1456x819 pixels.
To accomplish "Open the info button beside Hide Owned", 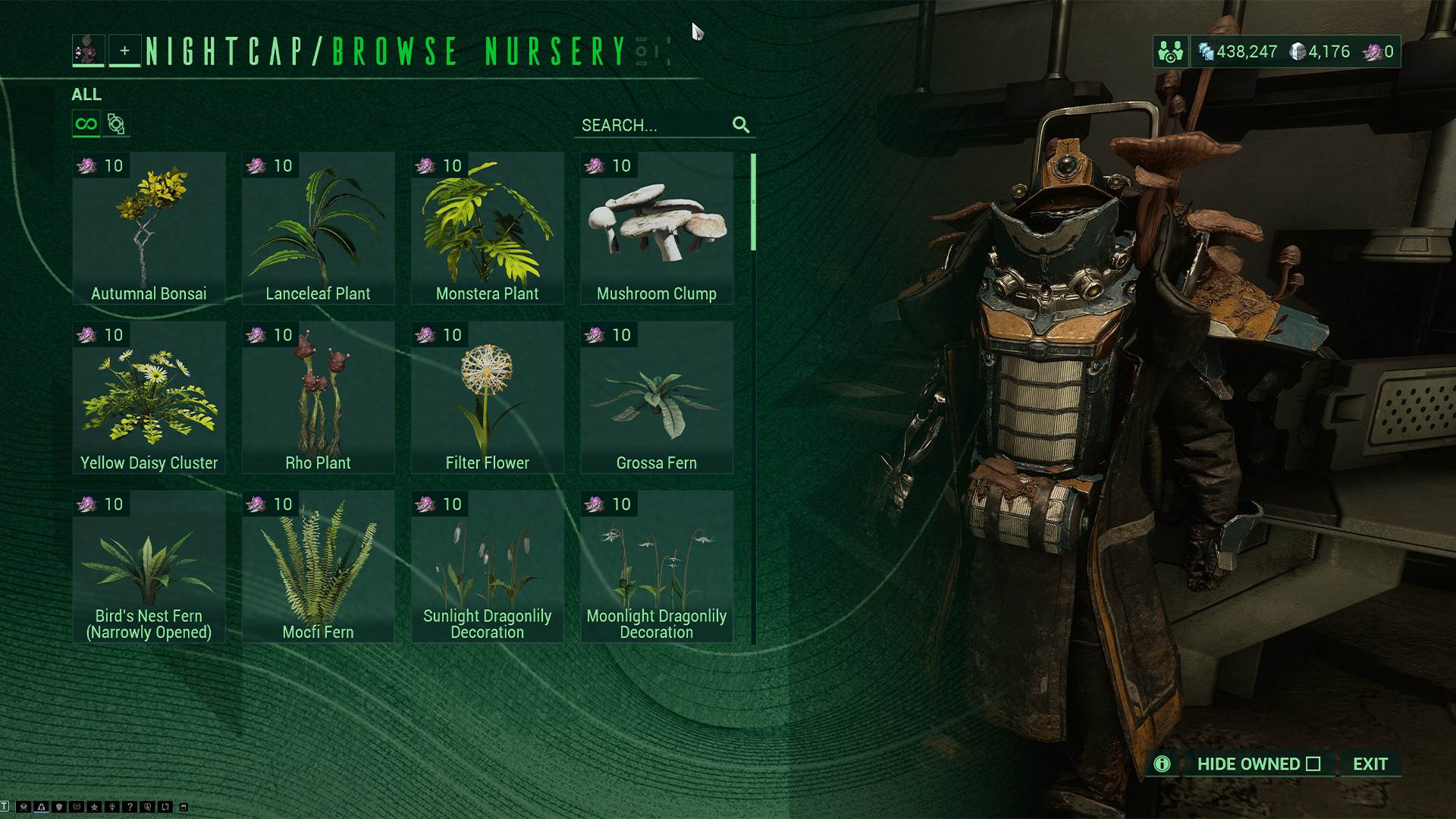I will (1162, 764).
